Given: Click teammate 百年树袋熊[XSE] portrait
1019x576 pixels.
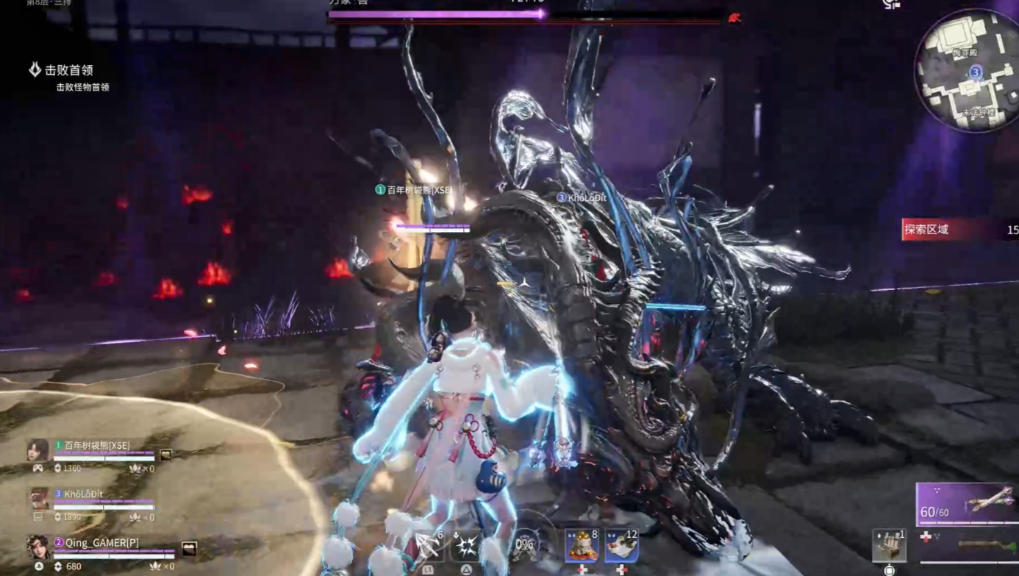Looking at the screenshot, I should pyautogui.click(x=39, y=452).
